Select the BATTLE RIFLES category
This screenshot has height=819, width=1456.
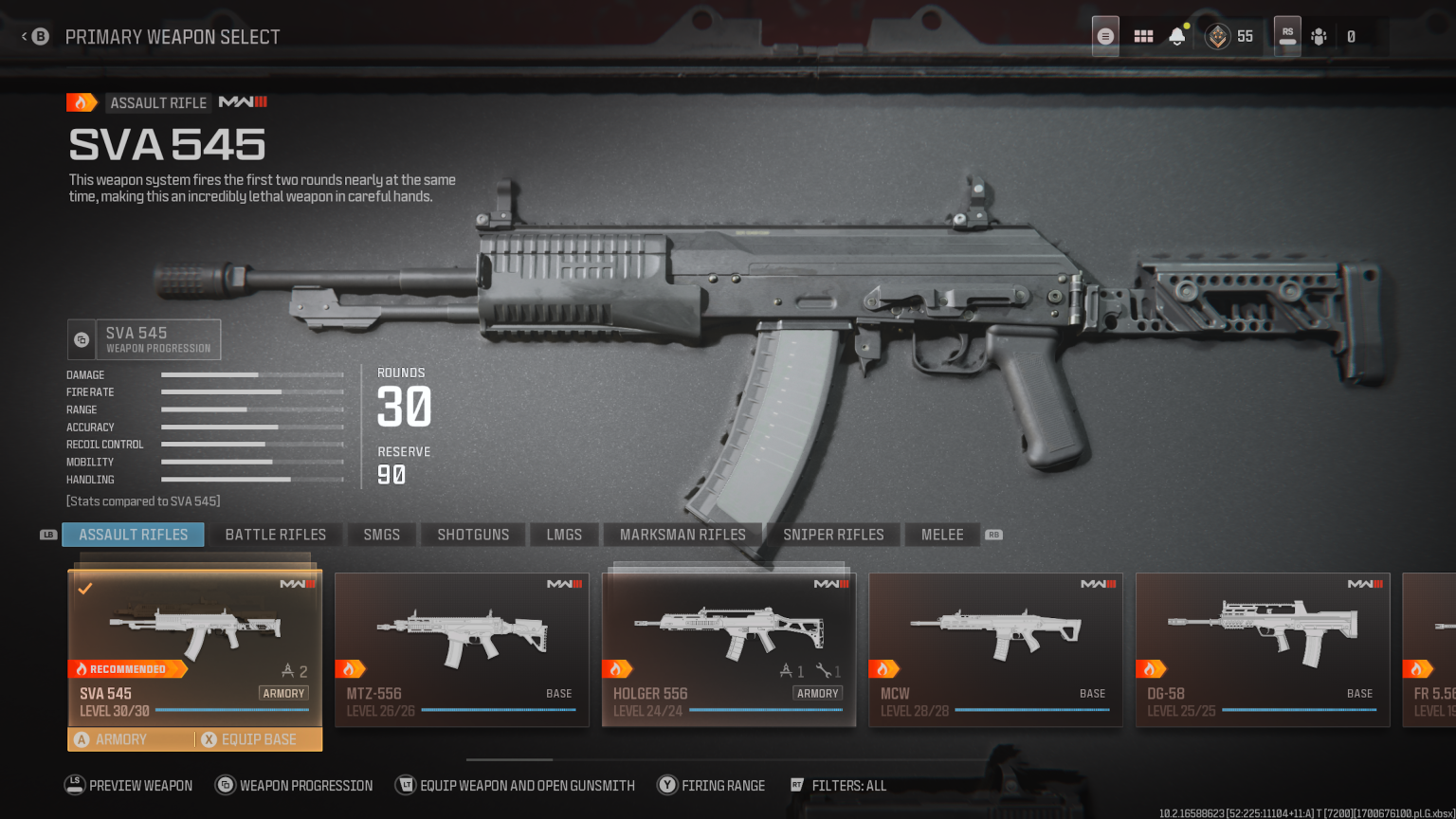275,534
